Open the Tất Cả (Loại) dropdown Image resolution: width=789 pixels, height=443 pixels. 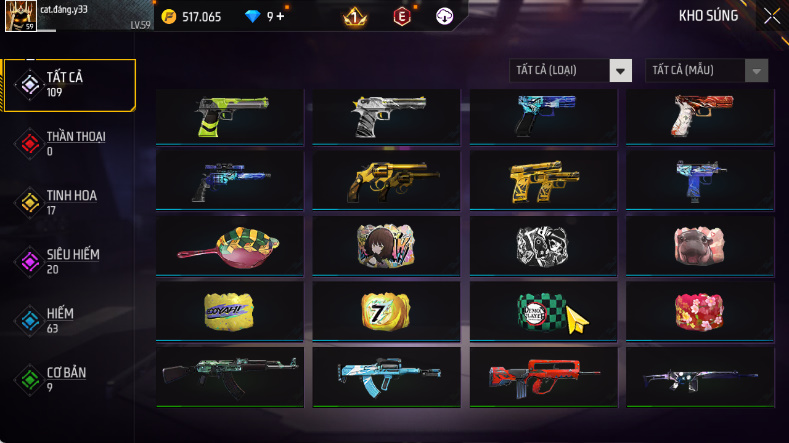click(621, 71)
